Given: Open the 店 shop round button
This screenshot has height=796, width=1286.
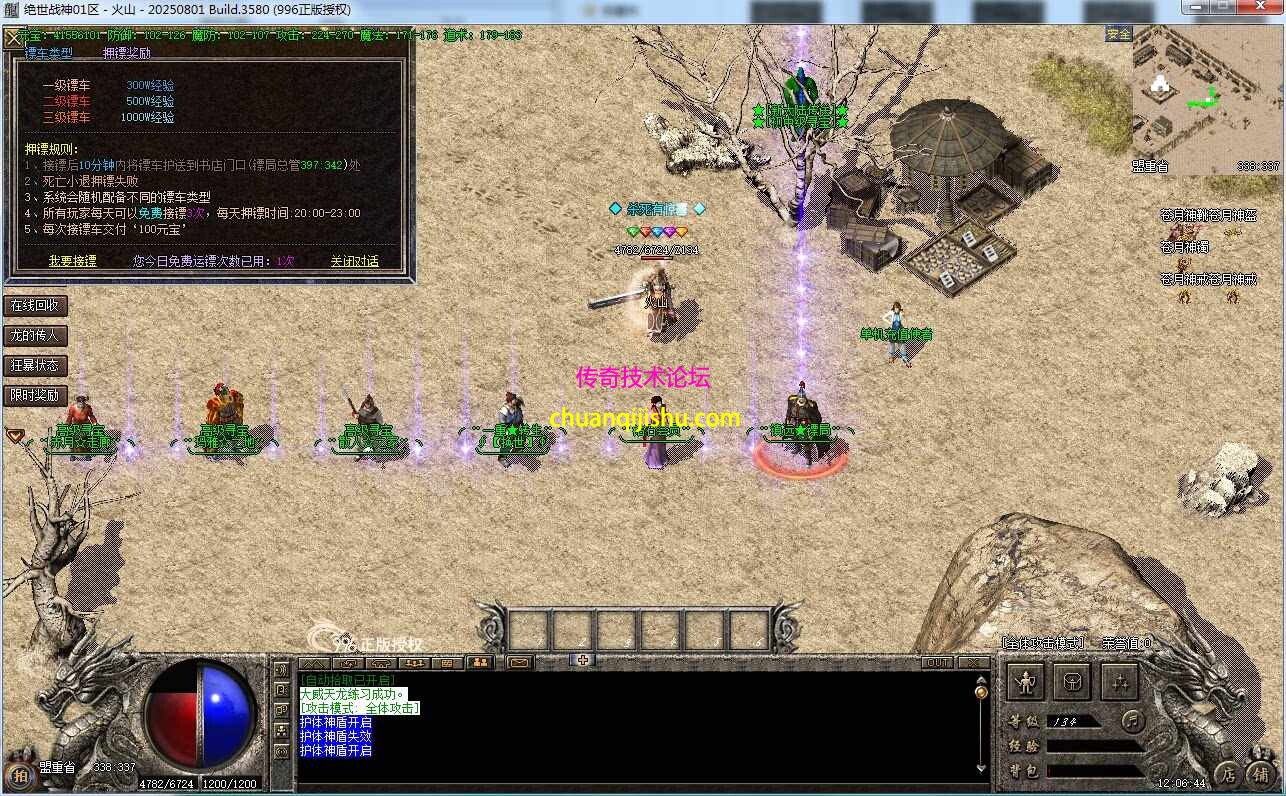Looking at the screenshot, I should [1228, 773].
